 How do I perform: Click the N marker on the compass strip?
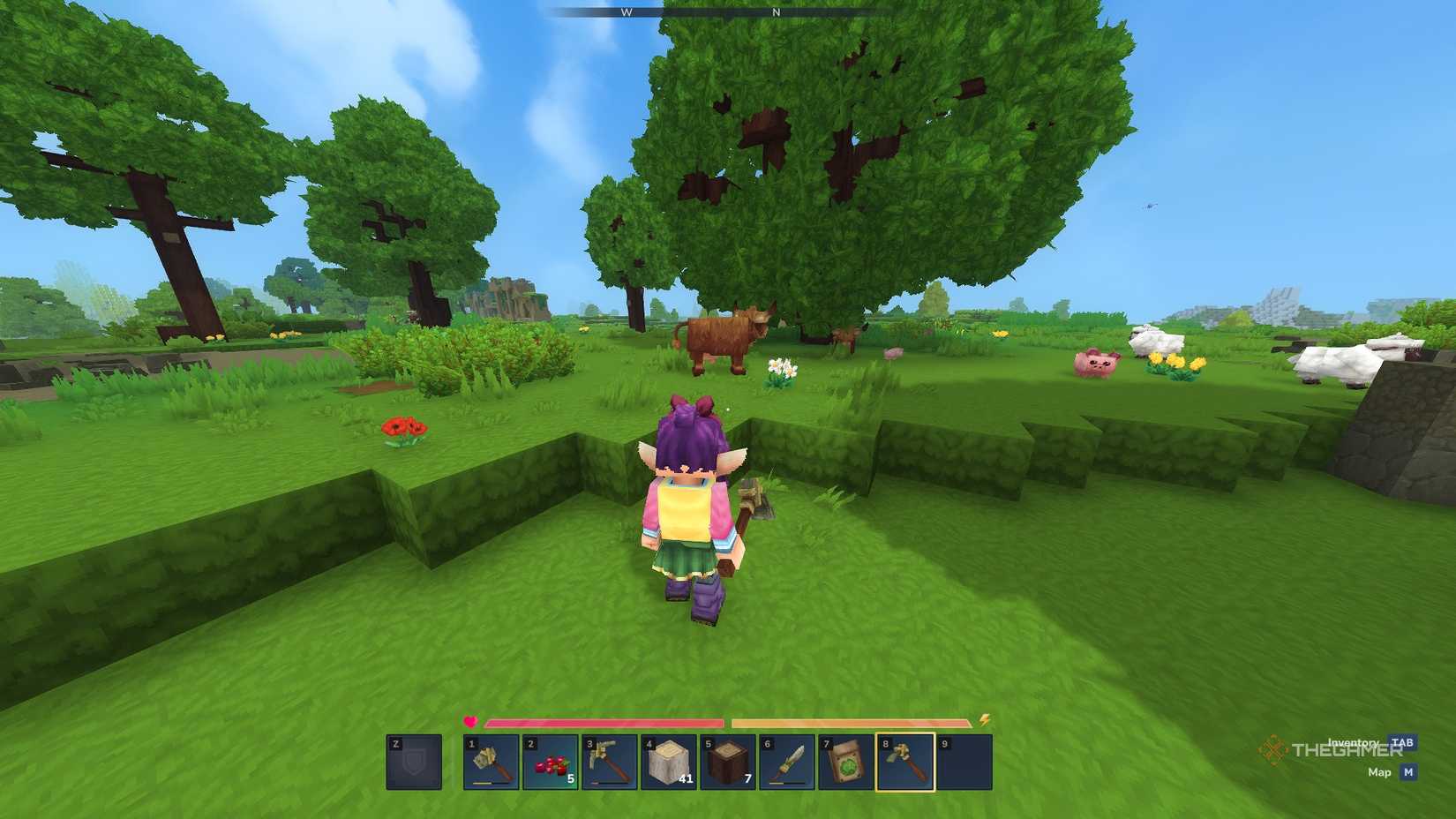(x=775, y=13)
